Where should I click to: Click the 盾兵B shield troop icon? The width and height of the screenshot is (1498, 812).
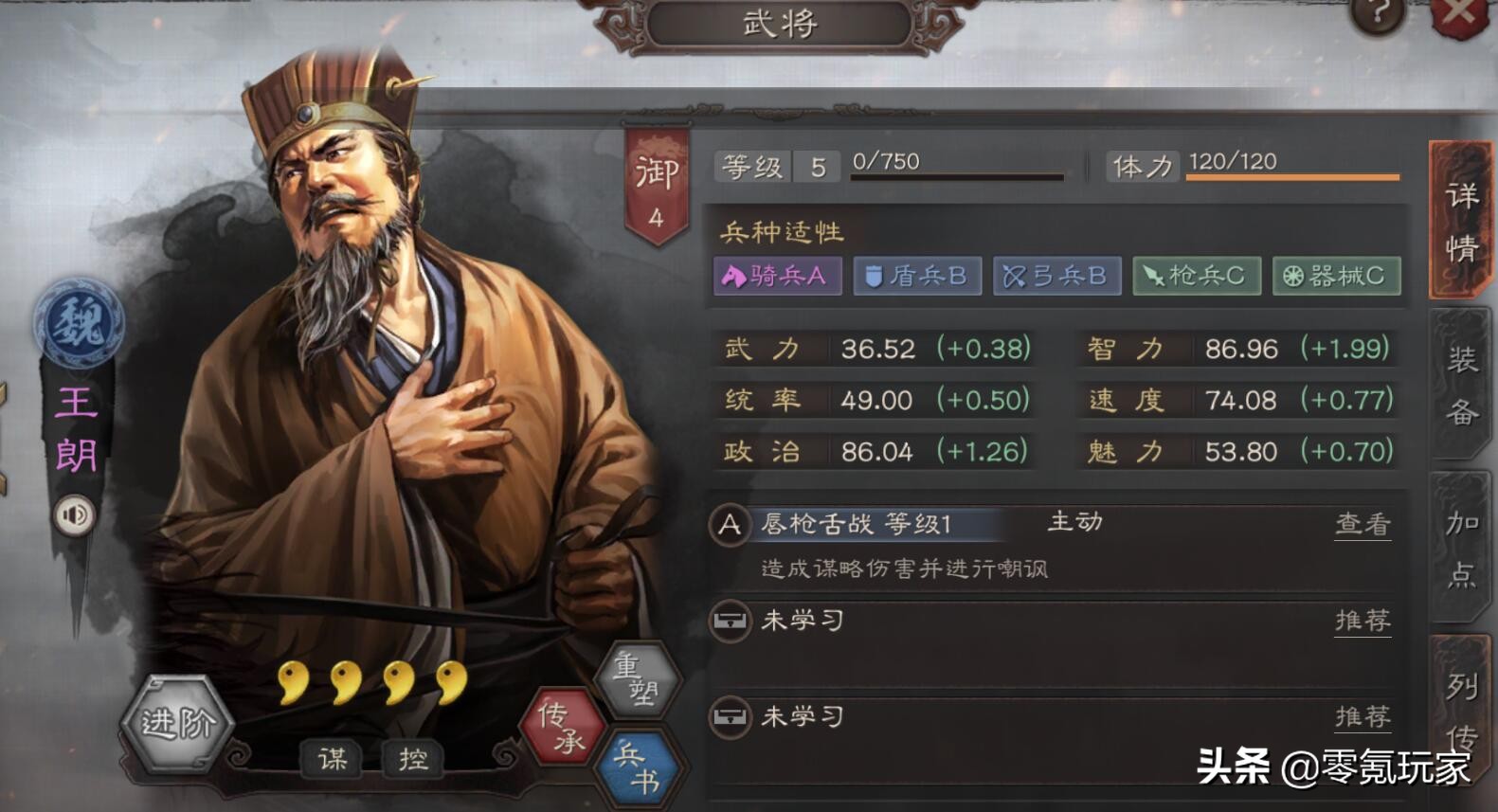coord(916,276)
